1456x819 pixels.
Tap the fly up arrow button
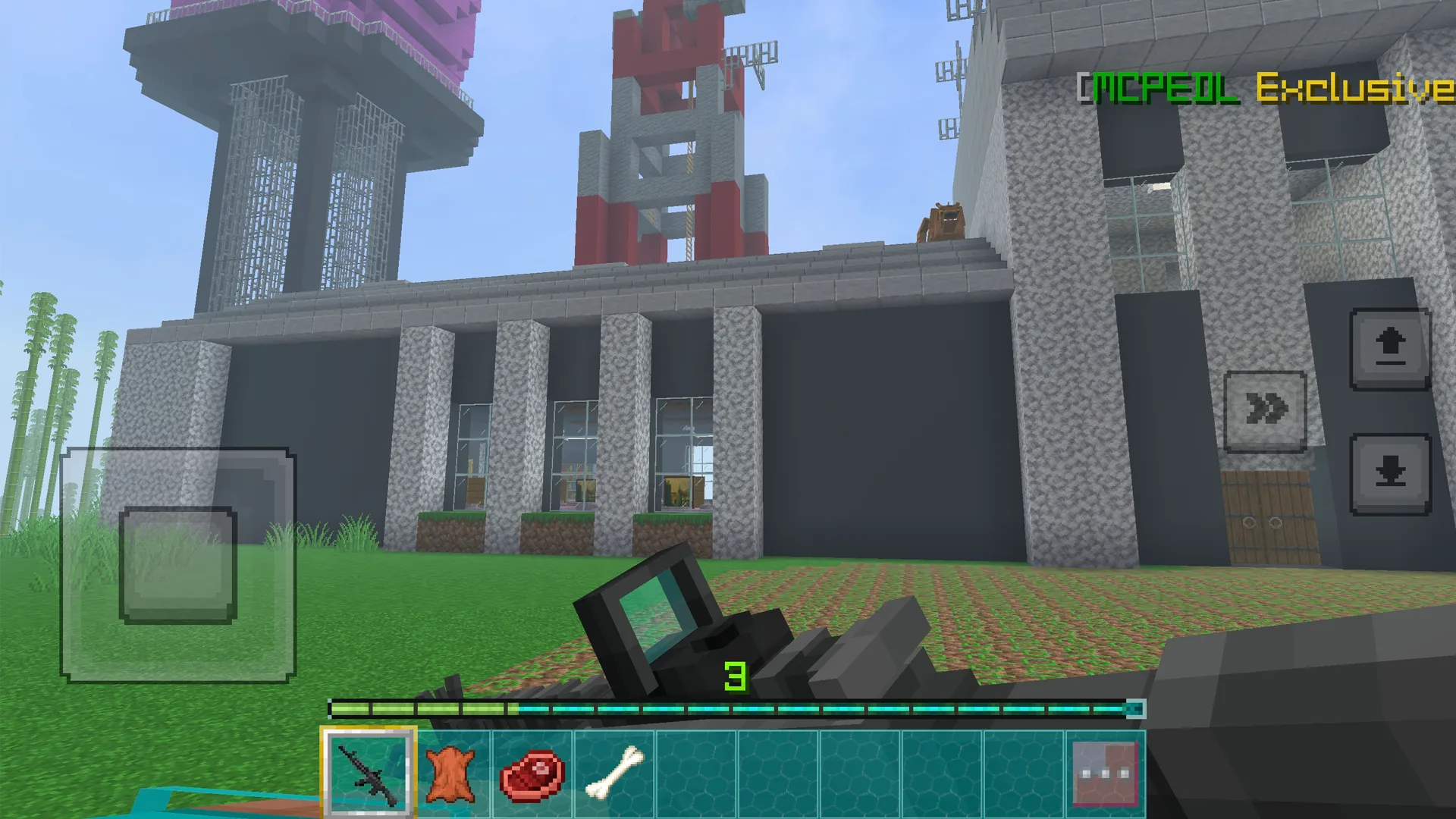(1390, 350)
